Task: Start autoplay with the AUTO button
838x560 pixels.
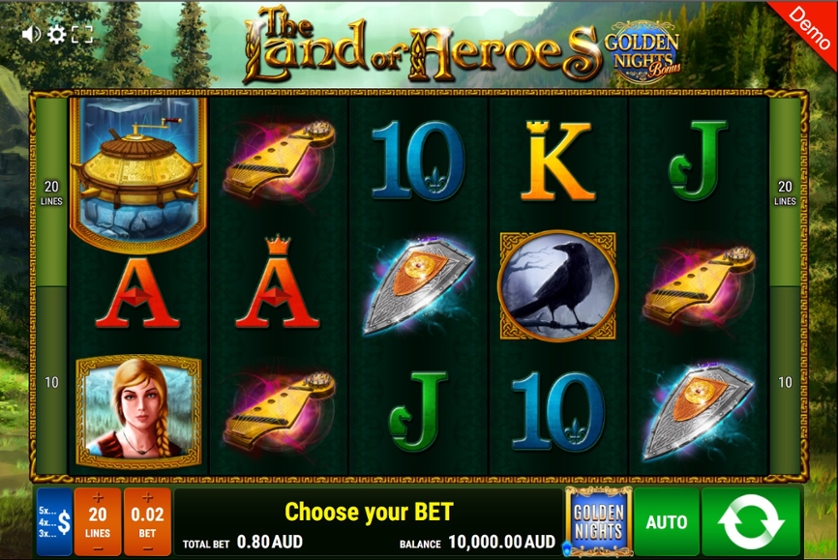Action: pyautogui.click(x=666, y=521)
